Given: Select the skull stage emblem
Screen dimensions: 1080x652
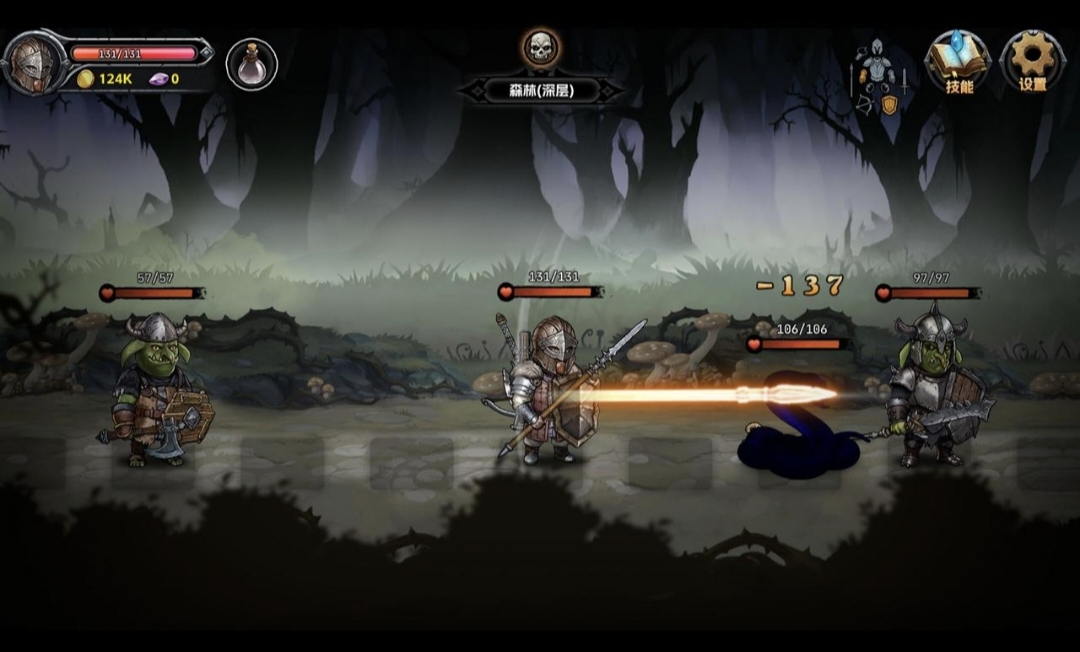Looking at the screenshot, I should 541,47.
